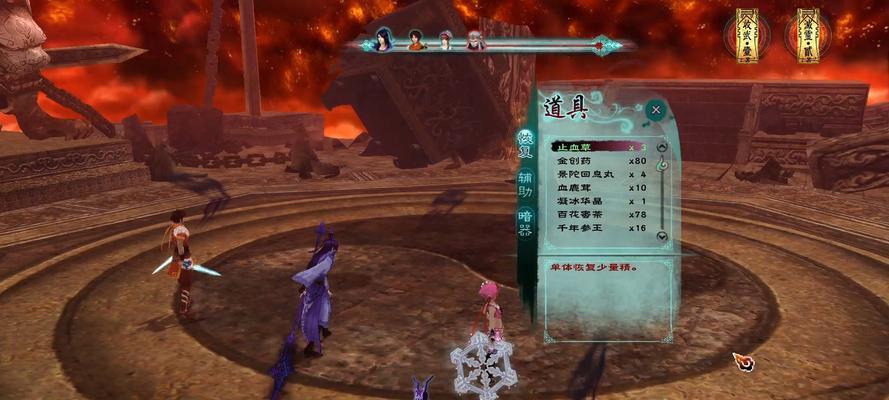Viewport: 889px width, 400px height.
Task: Close the 道具 item panel
Action: (x=656, y=108)
